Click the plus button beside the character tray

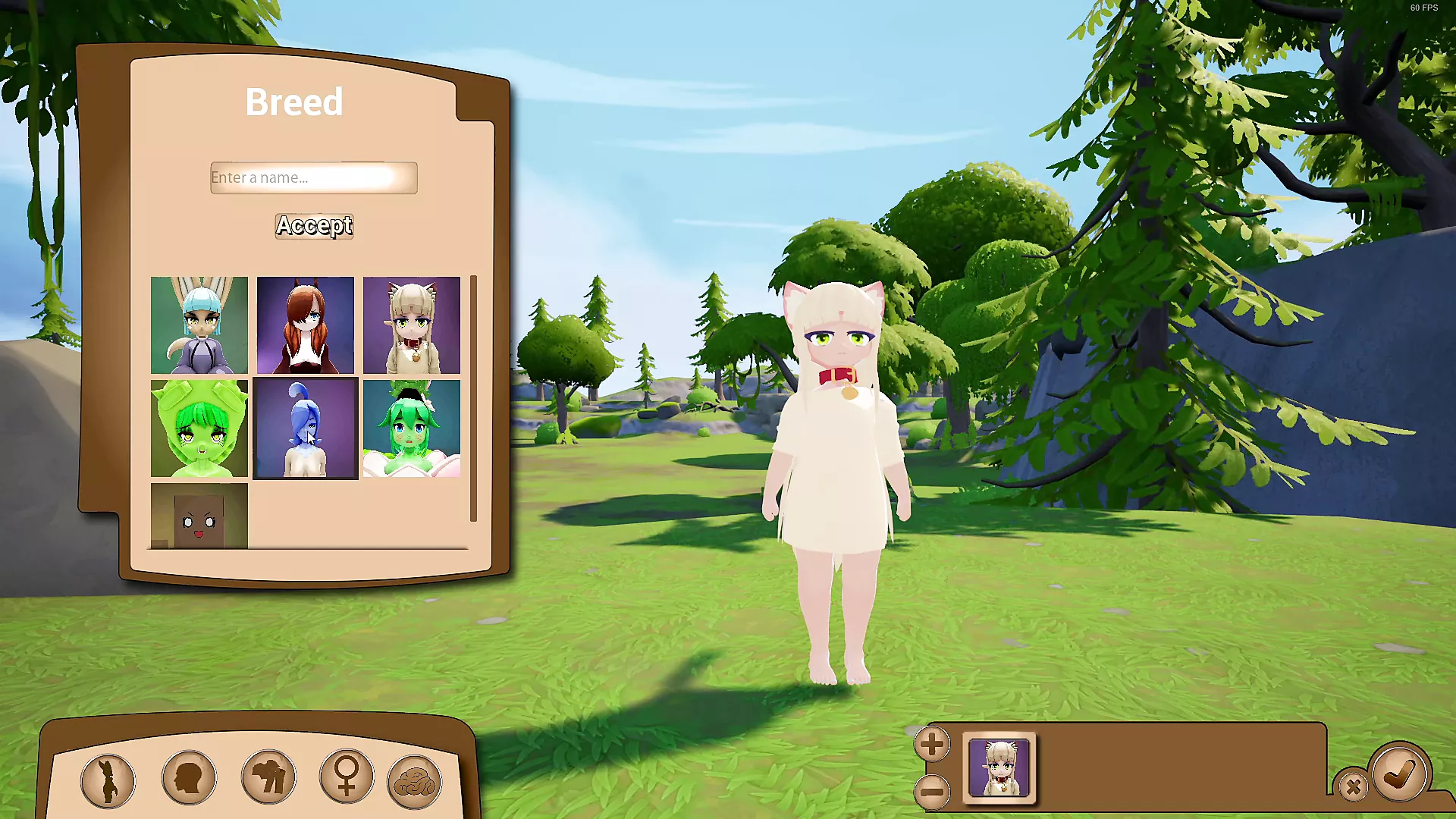pyautogui.click(x=932, y=745)
